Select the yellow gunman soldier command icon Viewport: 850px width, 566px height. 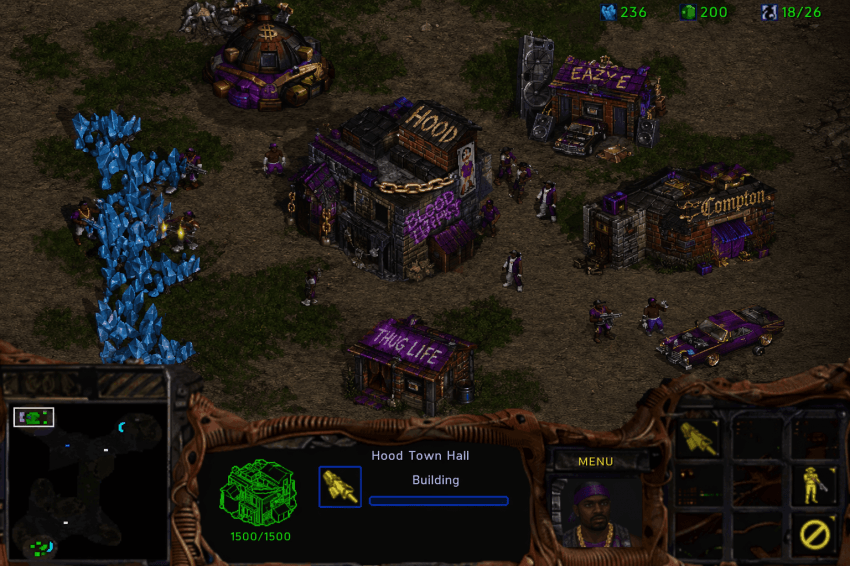[x=815, y=485]
